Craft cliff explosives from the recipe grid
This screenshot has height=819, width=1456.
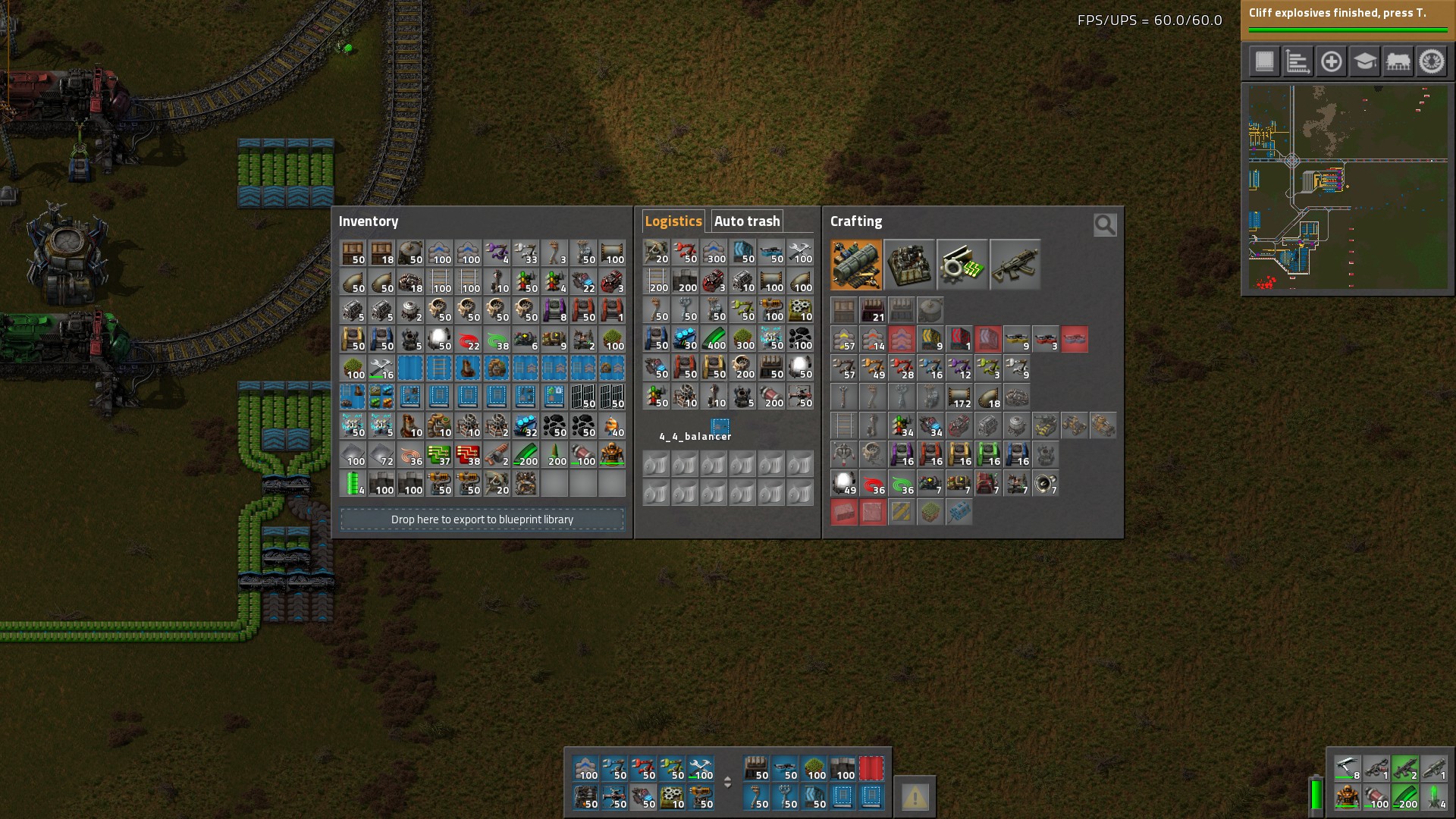(x=959, y=513)
